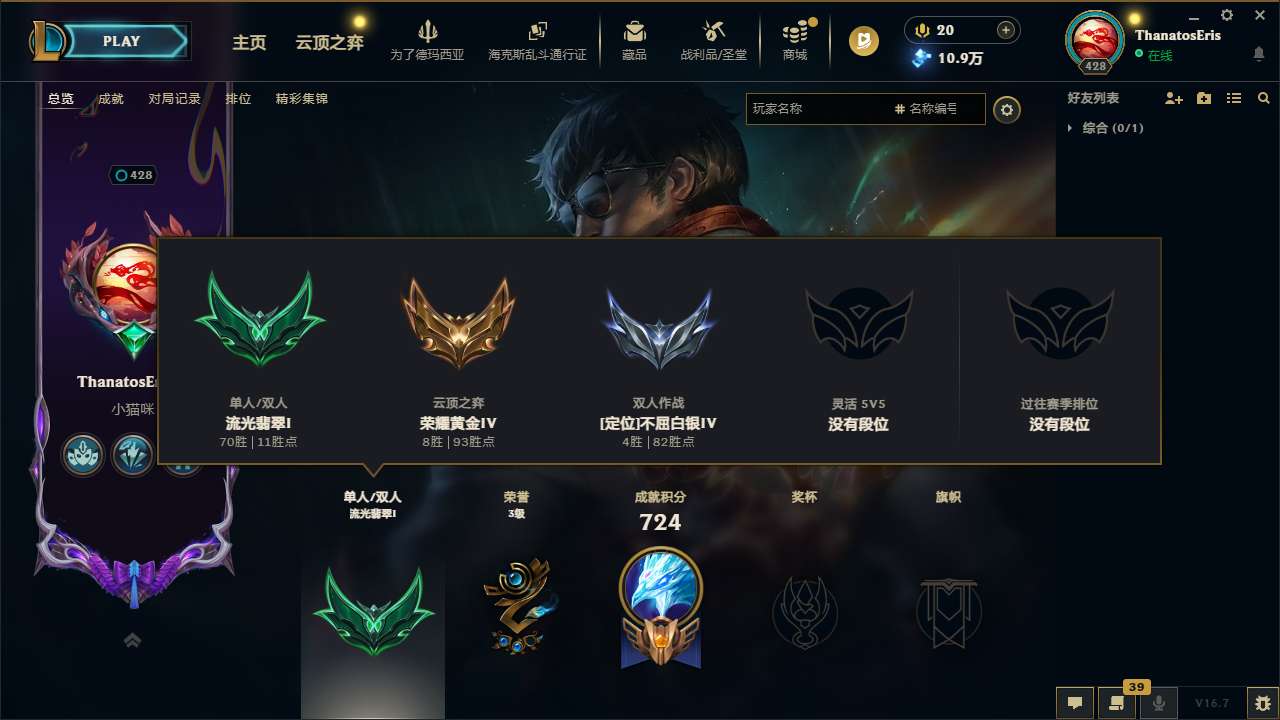Open player search filter gear dropdown

coord(1007,109)
